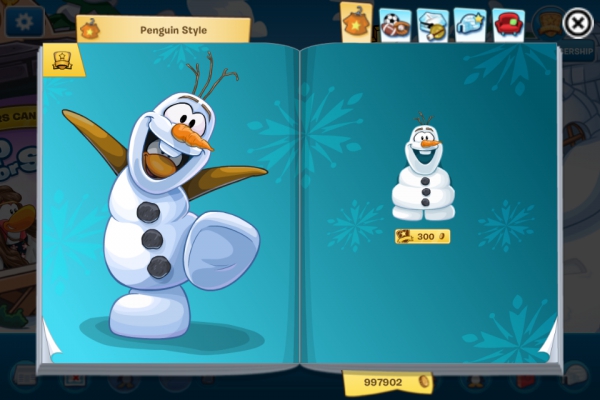Close the Penguin Style catalog
The height and width of the screenshot is (400, 600).
coord(577,23)
